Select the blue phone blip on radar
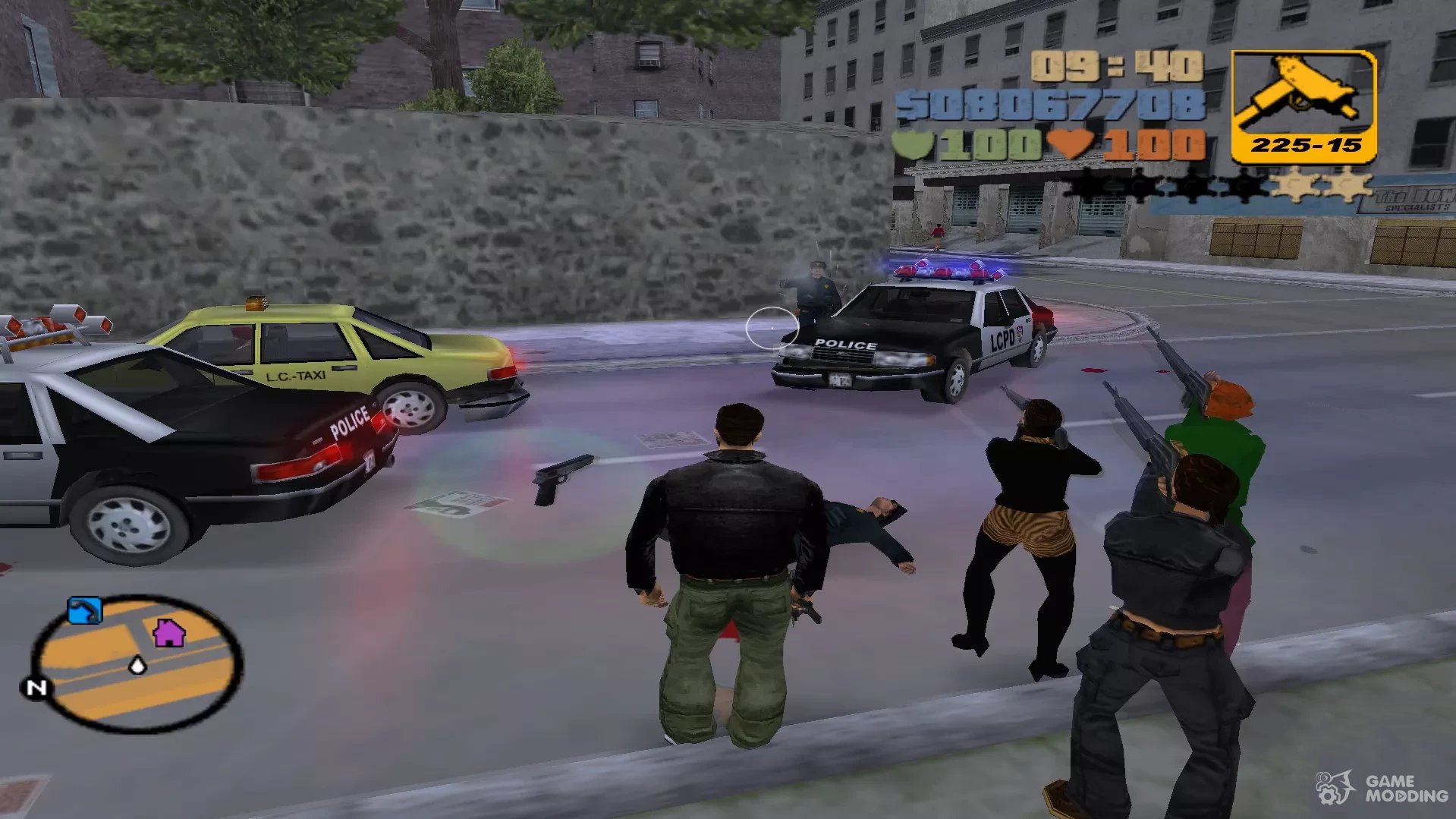The image size is (1456, 819). tap(84, 610)
